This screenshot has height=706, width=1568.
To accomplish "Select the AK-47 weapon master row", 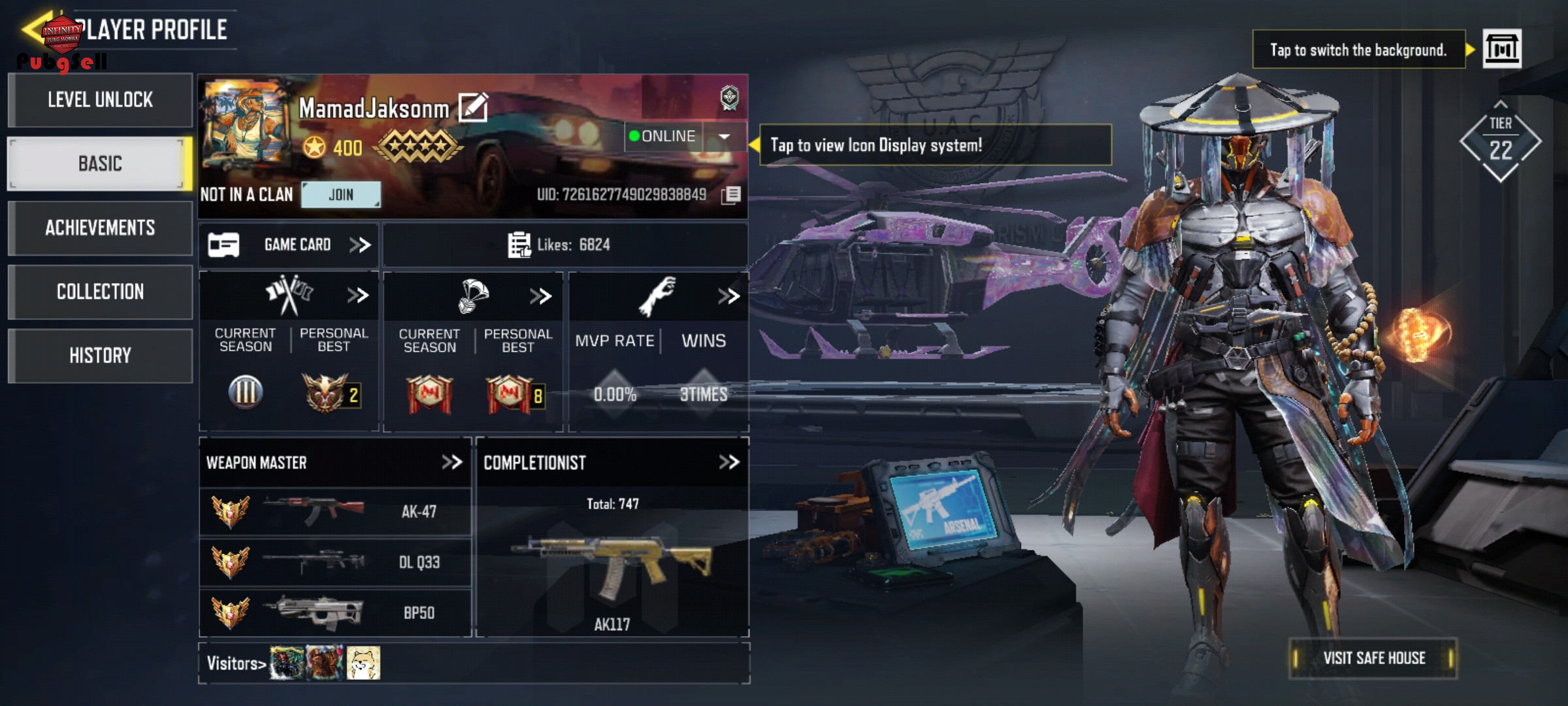I will (335, 512).
